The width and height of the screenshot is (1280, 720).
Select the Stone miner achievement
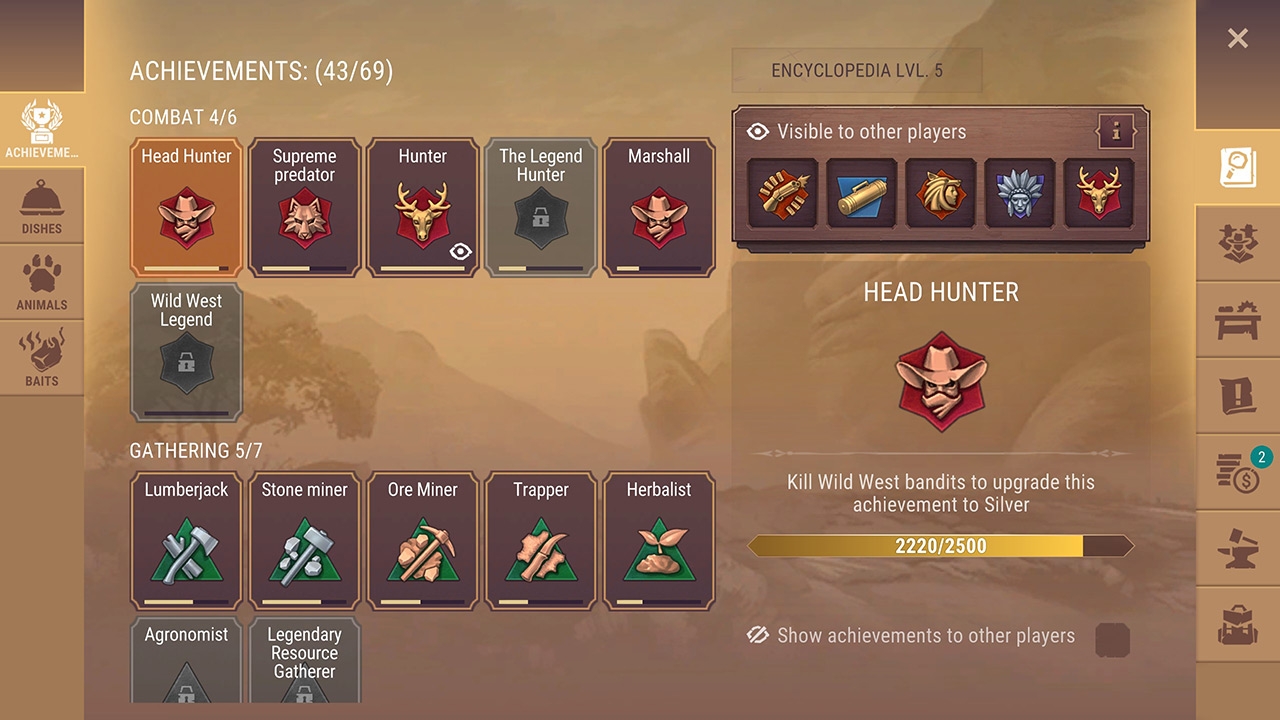click(x=304, y=541)
